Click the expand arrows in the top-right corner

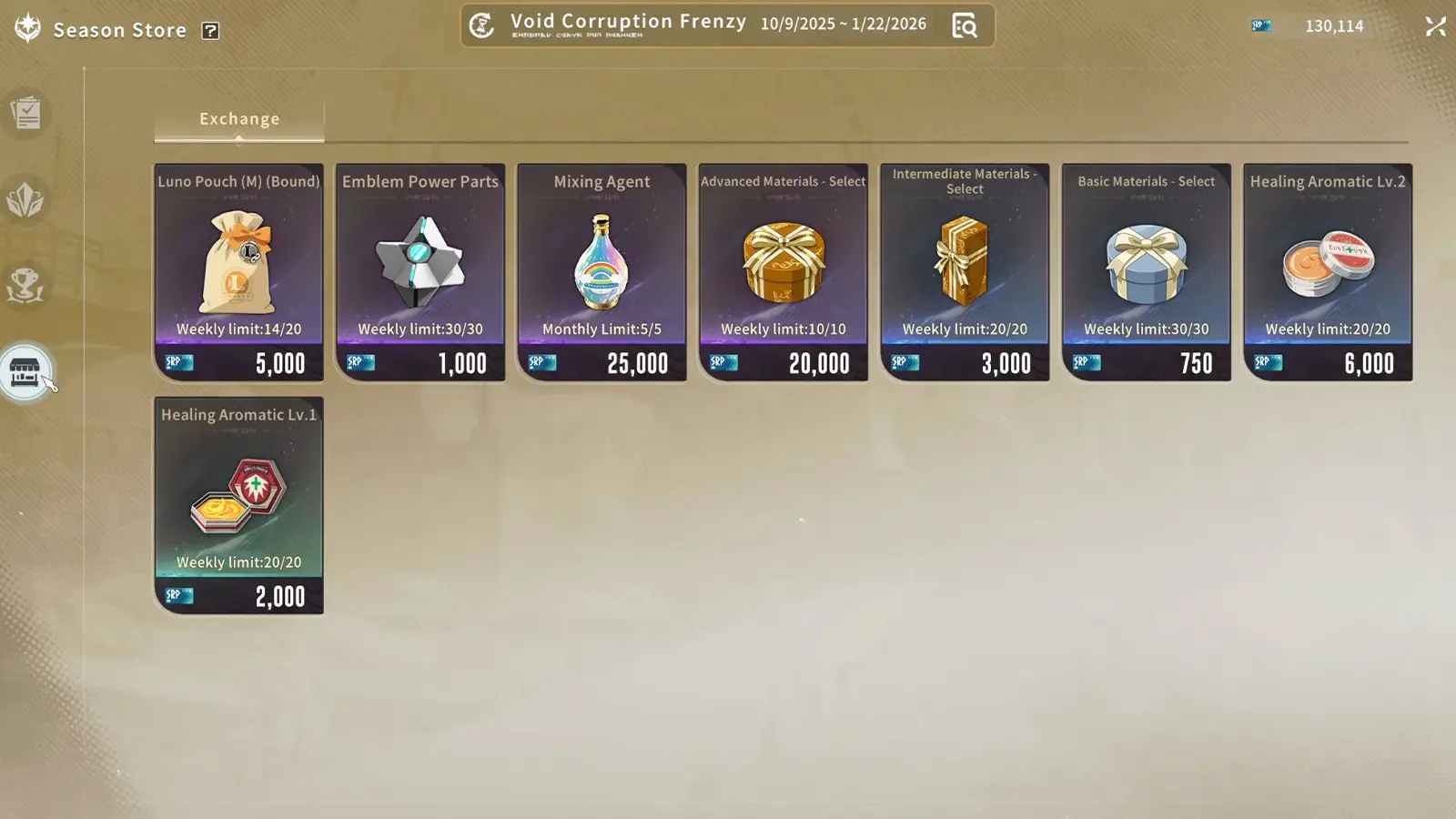[x=1435, y=26]
